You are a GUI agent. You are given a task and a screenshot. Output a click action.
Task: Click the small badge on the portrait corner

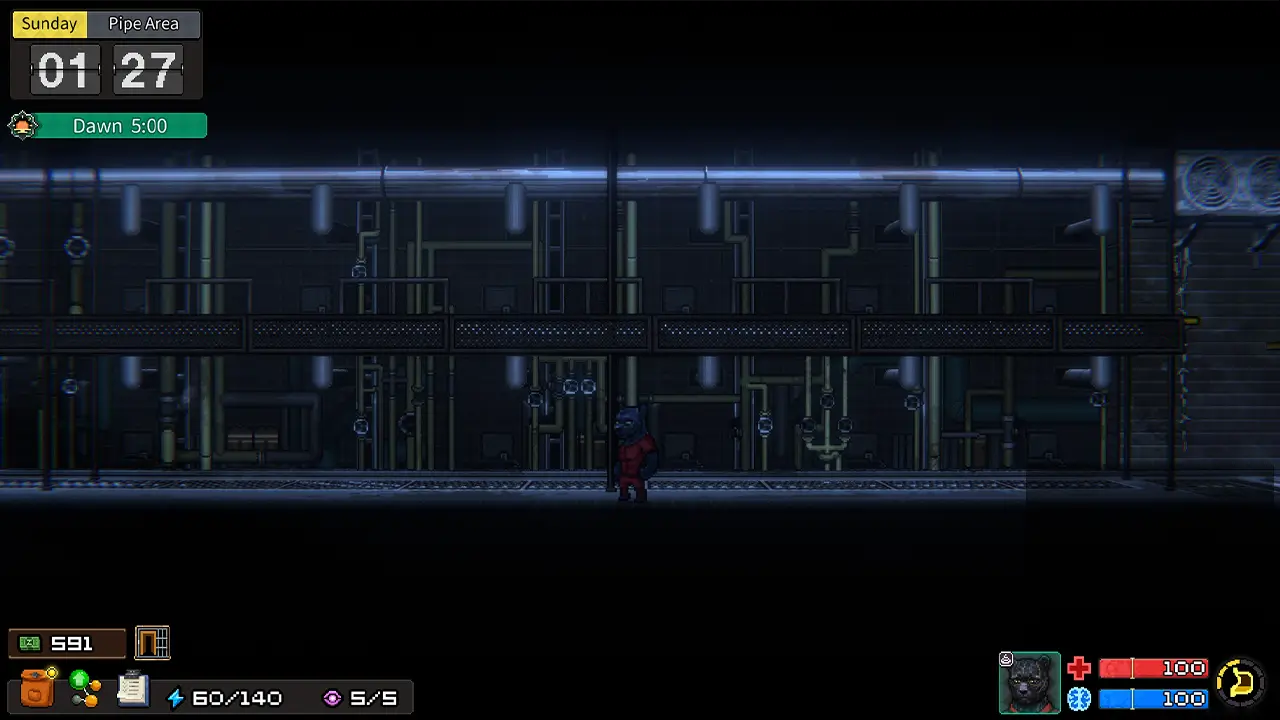[1006, 658]
